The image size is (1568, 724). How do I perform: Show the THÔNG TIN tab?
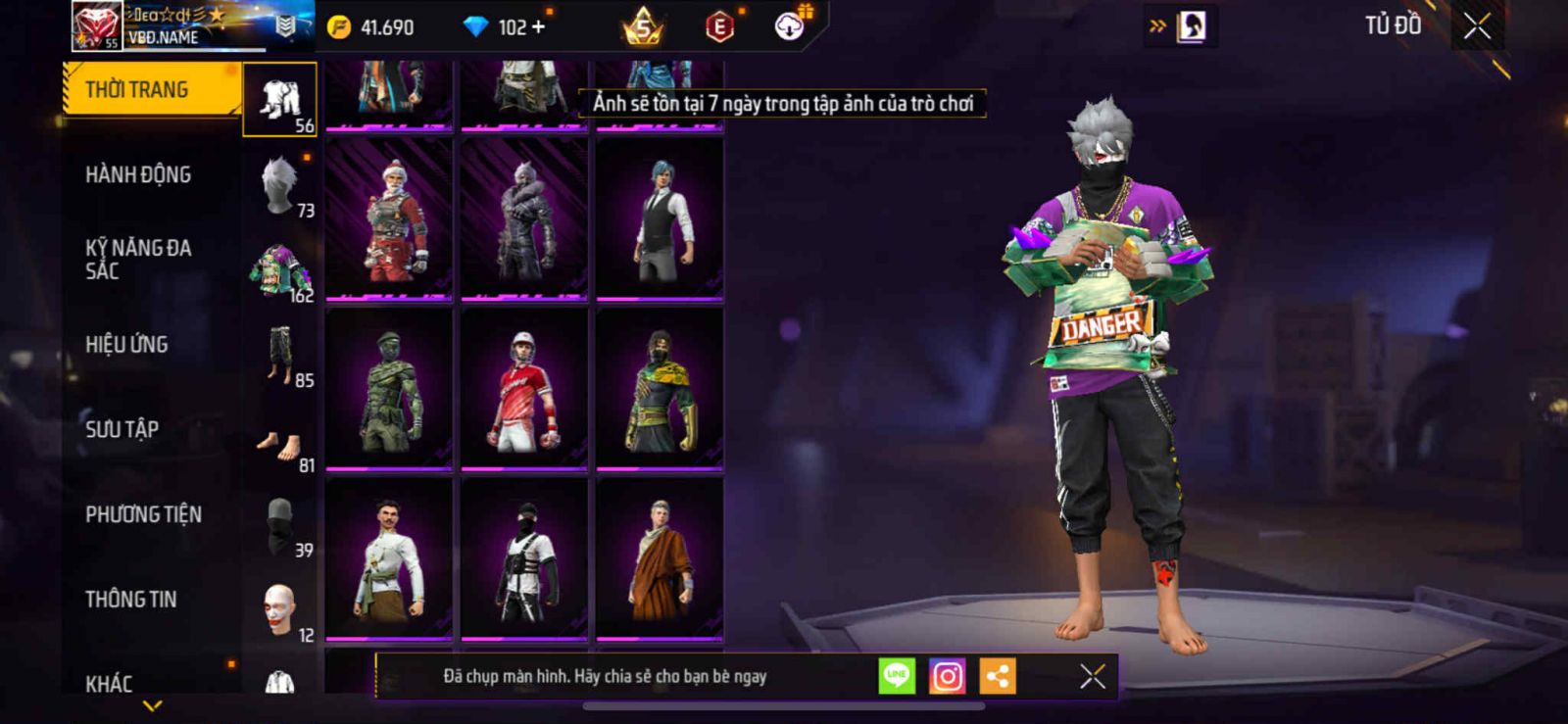pyautogui.click(x=130, y=600)
